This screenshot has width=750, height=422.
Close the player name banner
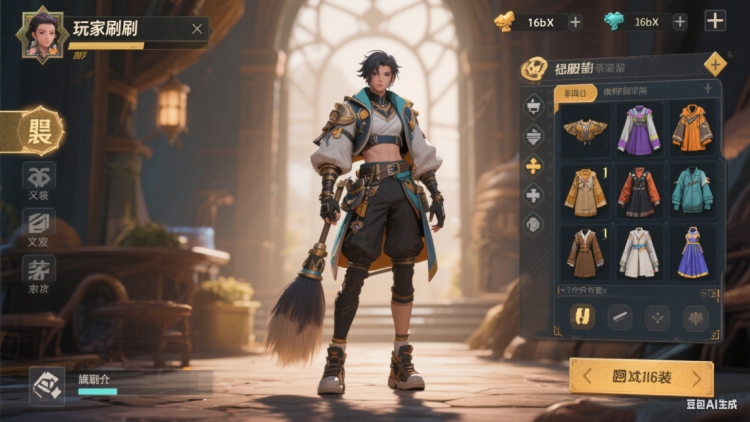[x=197, y=29]
